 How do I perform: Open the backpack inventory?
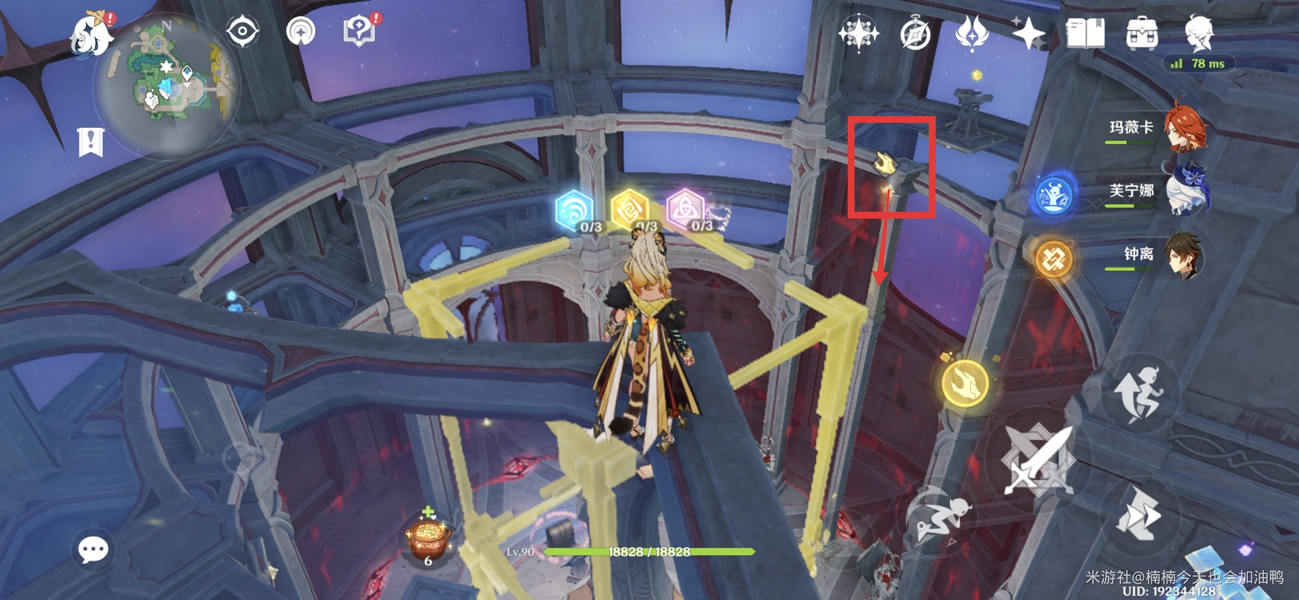point(1141,34)
